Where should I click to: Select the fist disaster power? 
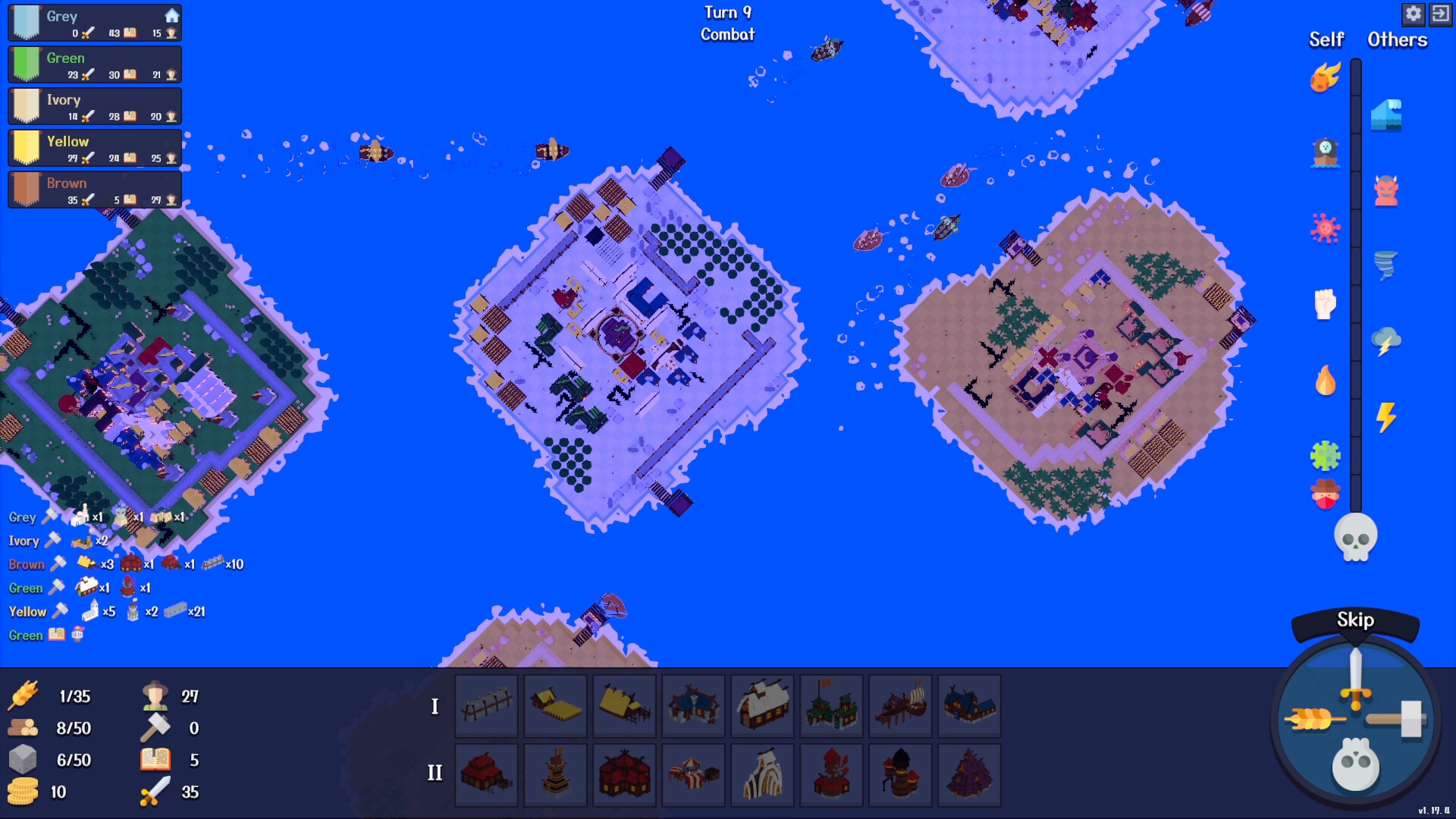(x=1323, y=303)
